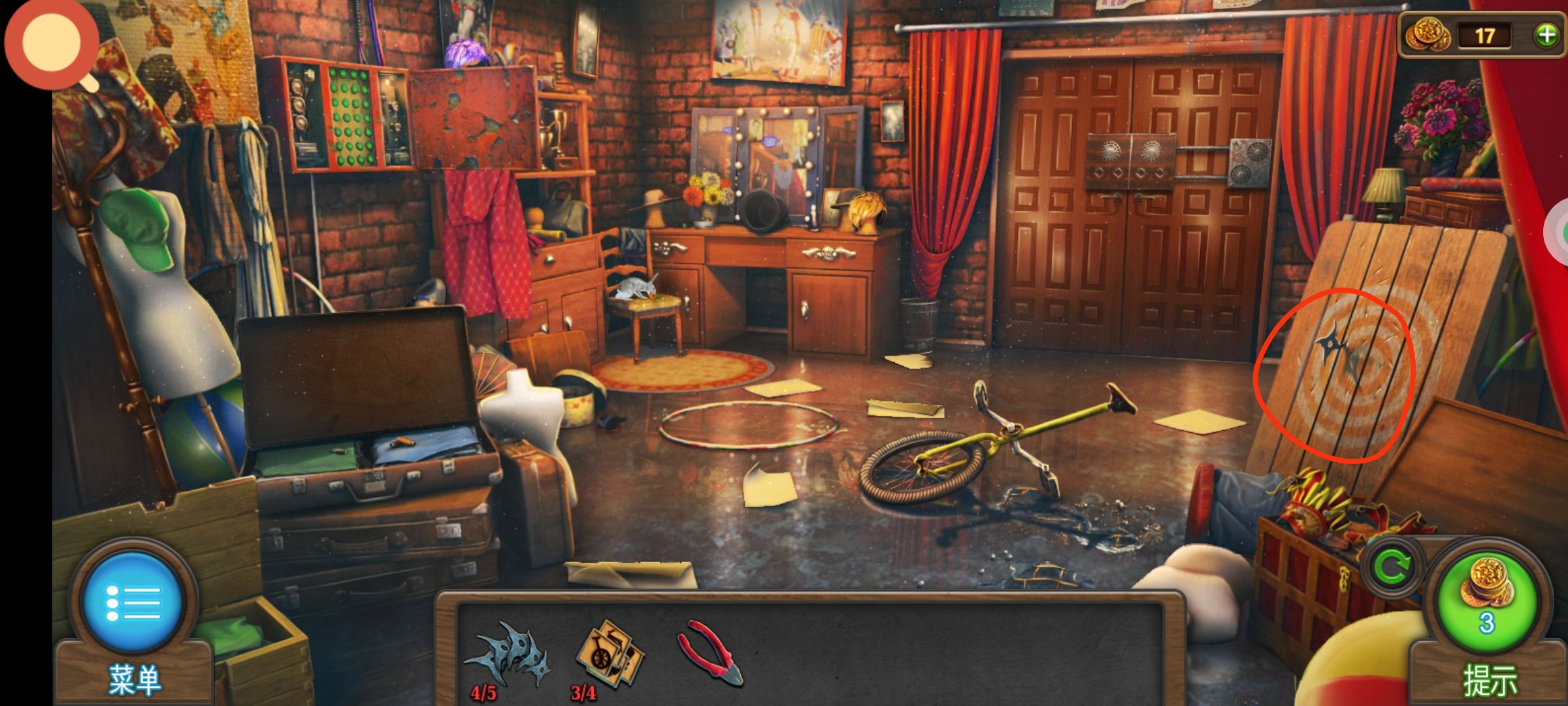This screenshot has width=1568, height=706.
Task: Open the blue 菜单 menu button
Action: point(133,601)
